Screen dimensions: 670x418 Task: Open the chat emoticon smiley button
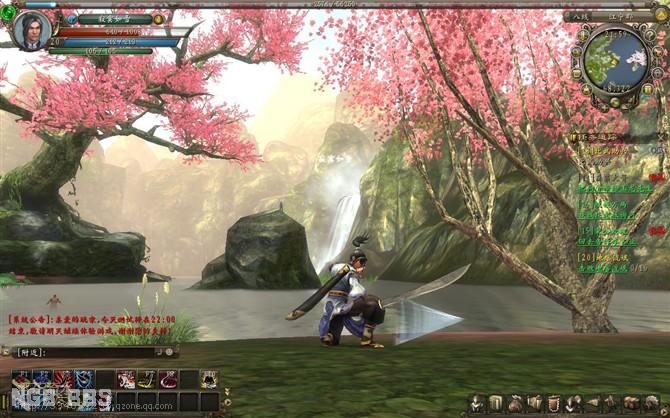(168, 352)
